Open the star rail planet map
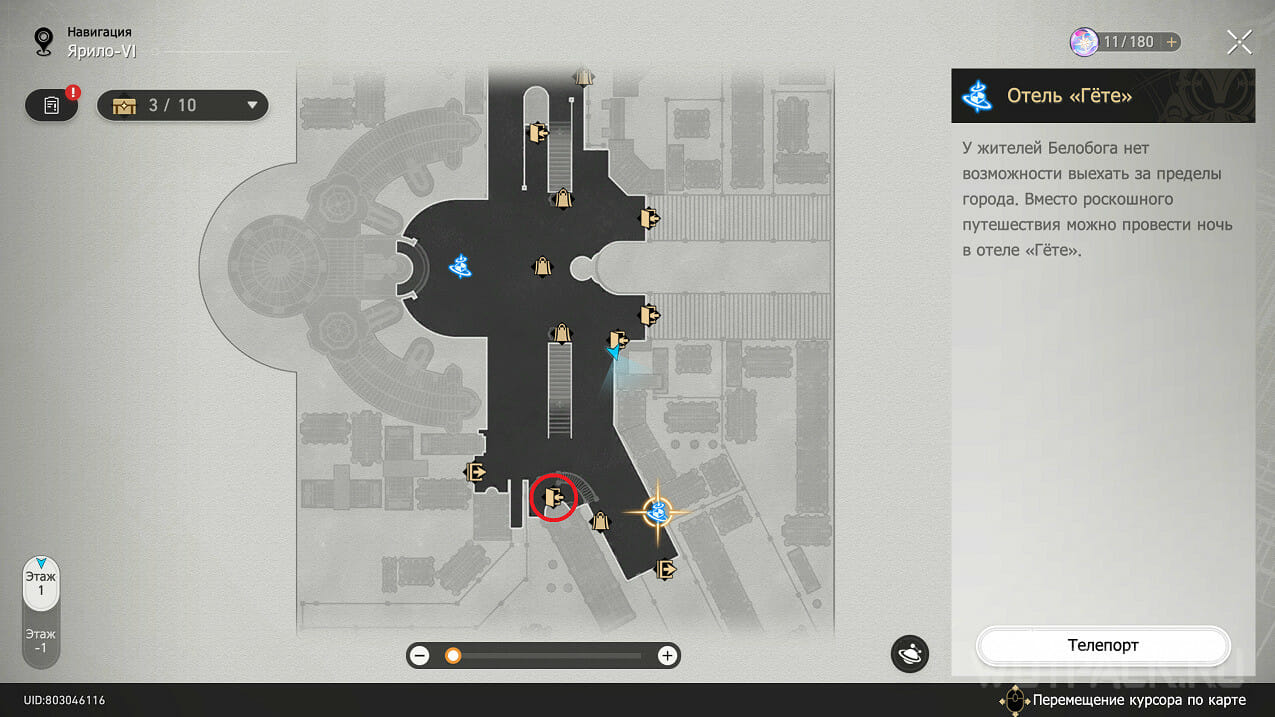Image resolution: width=1275 pixels, height=717 pixels. click(x=910, y=654)
